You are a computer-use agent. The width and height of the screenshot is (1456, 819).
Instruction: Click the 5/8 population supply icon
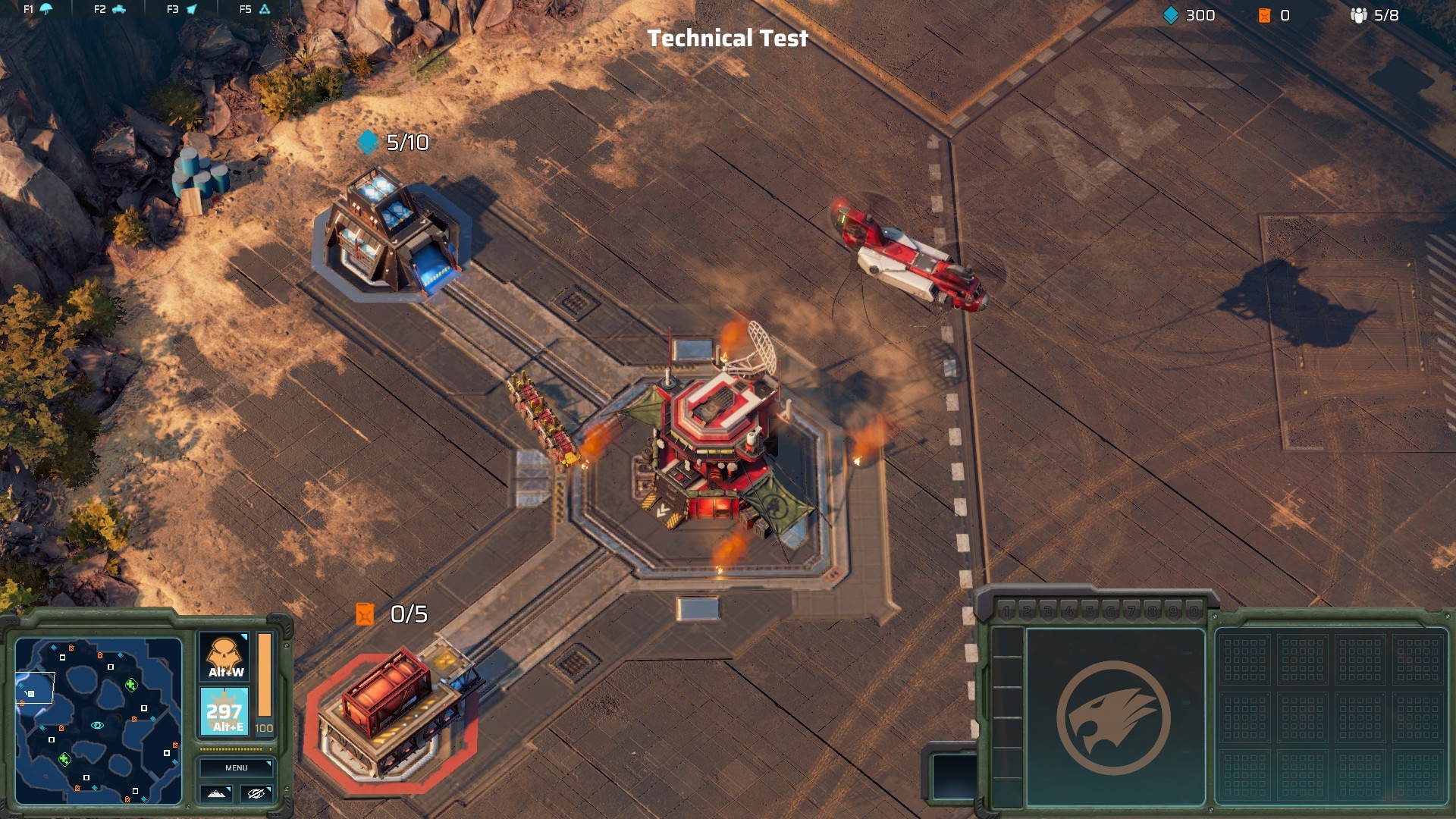(x=1358, y=14)
